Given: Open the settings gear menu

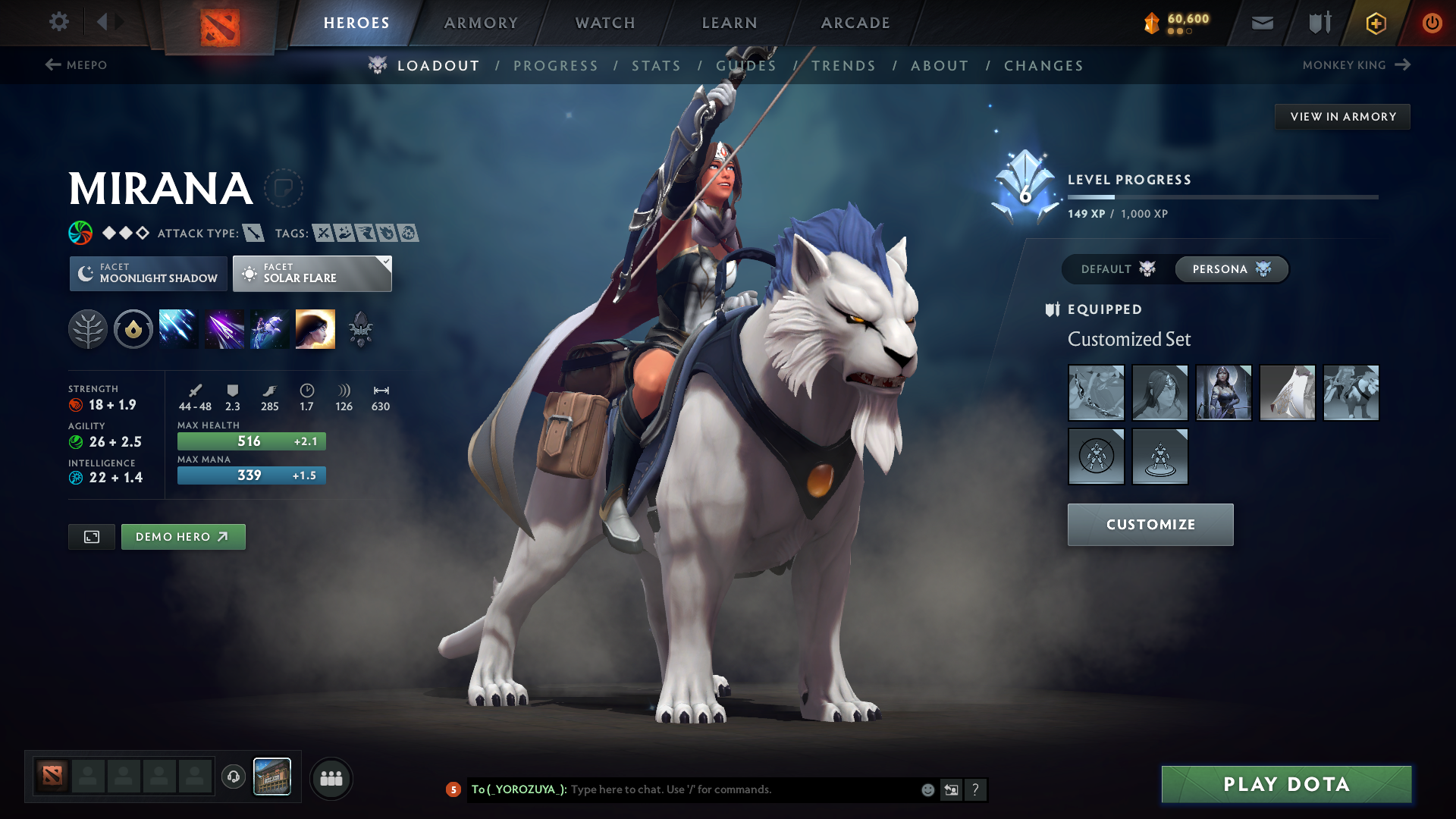Looking at the screenshot, I should [59, 22].
